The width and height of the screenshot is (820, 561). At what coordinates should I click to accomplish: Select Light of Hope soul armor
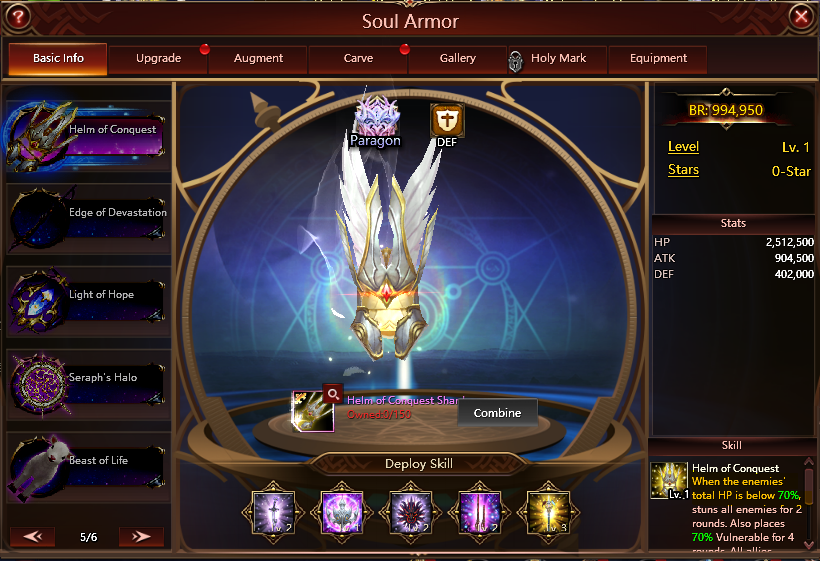click(x=87, y=297)
